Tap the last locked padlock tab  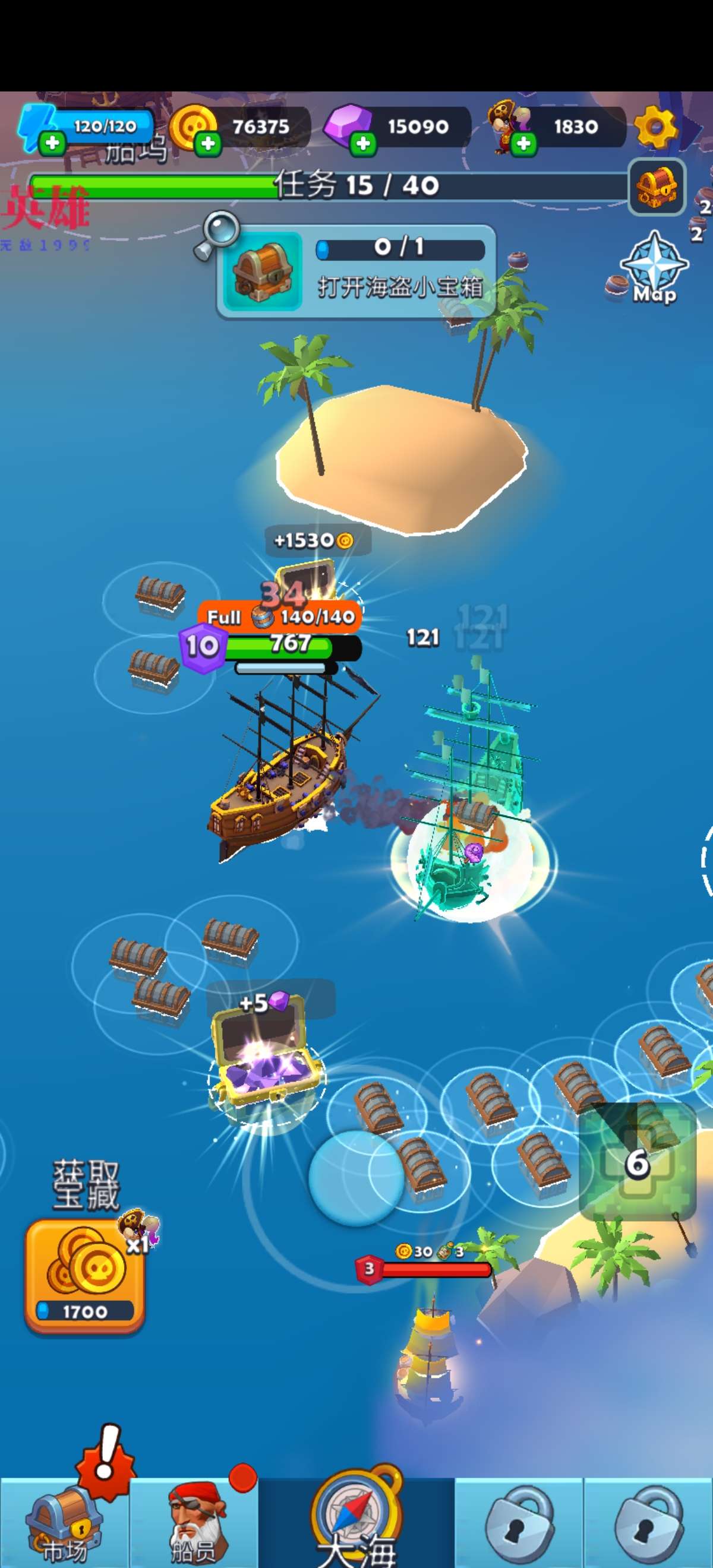[x=648, y=1522]
